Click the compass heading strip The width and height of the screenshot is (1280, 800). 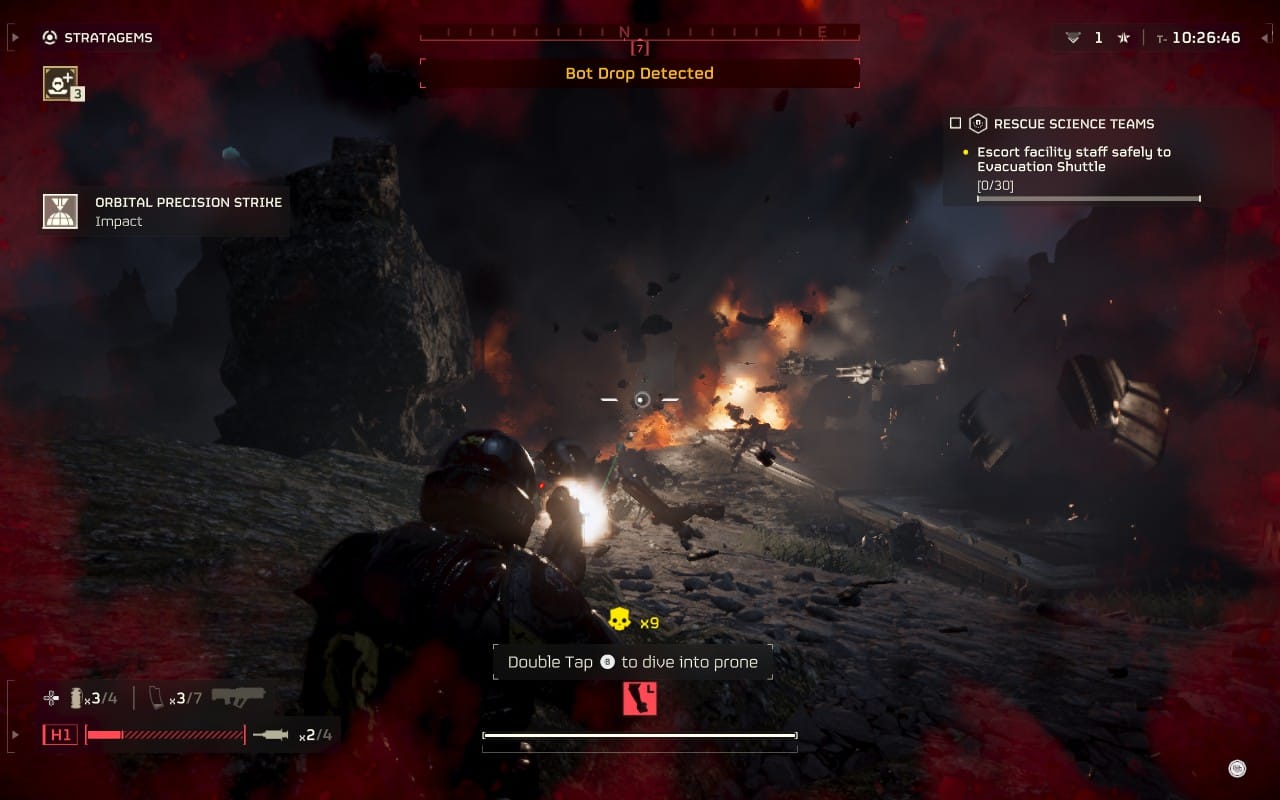point(639,33)
